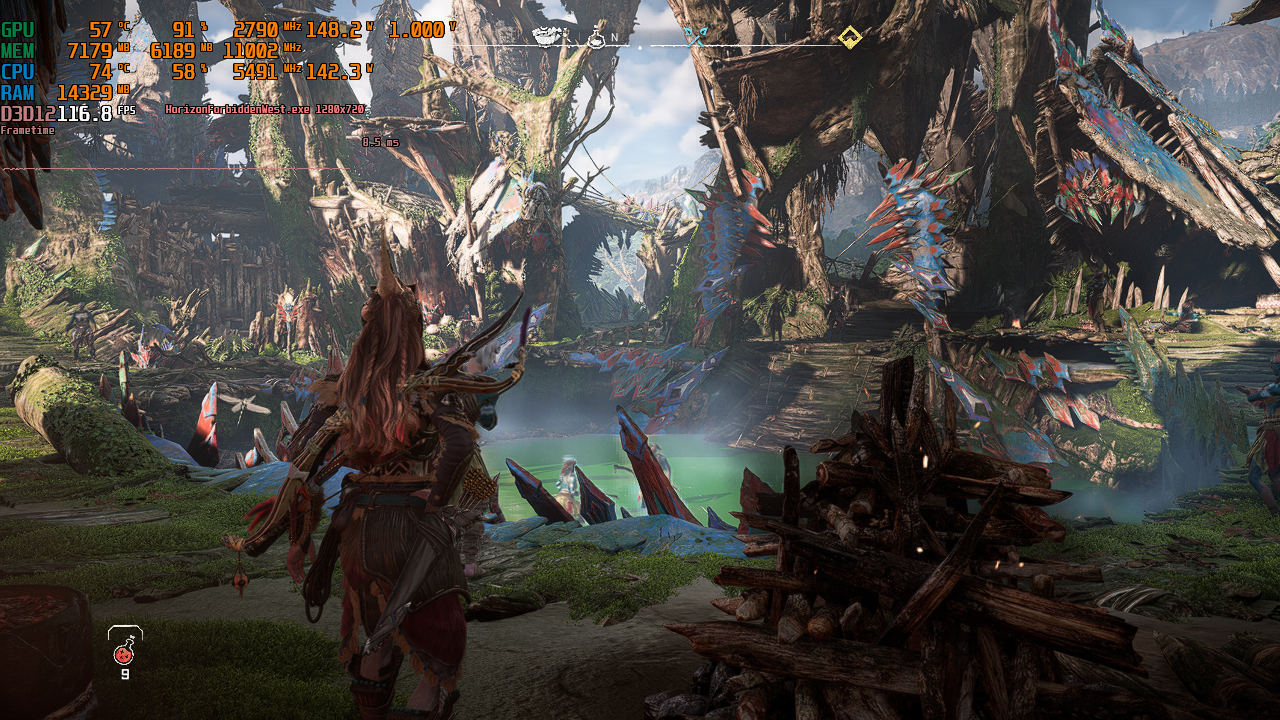Click the white potion flask compass marker

(x=596, y=38)
